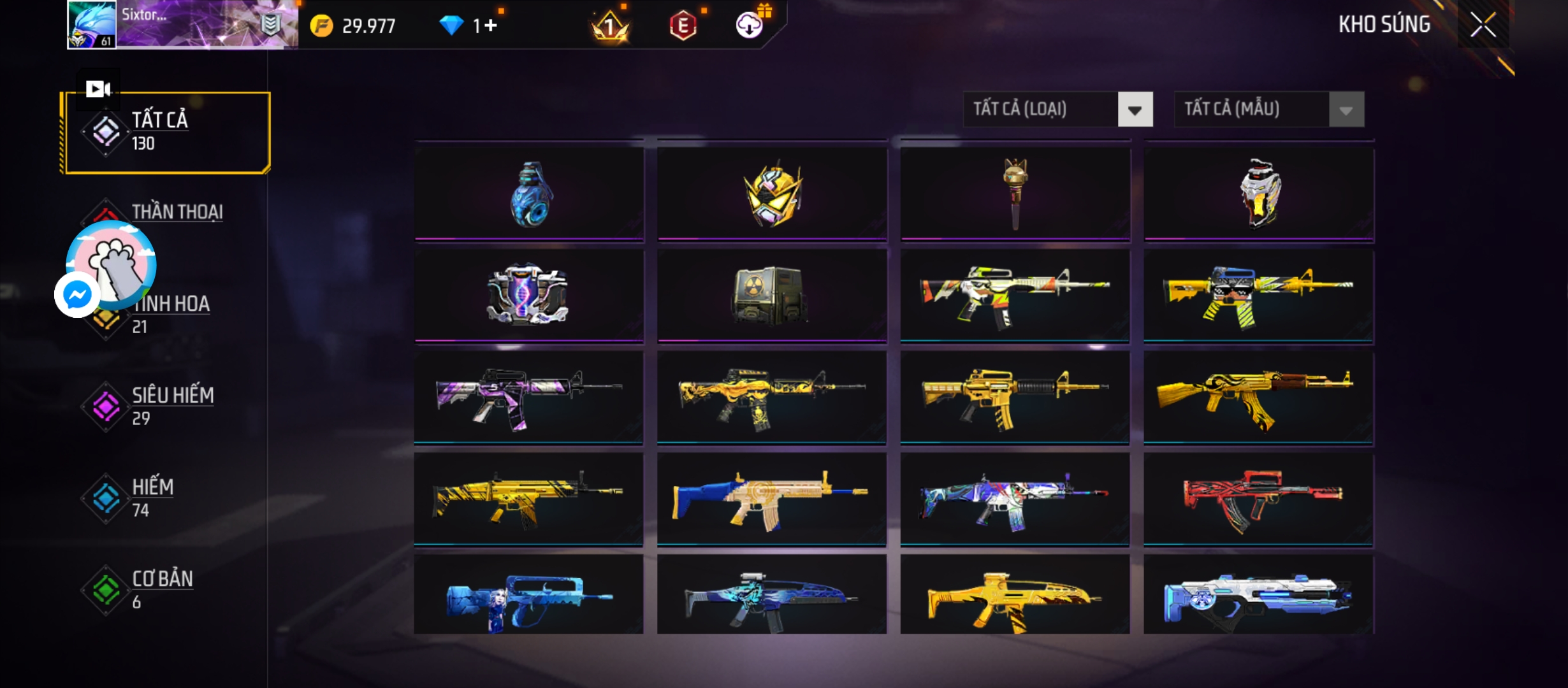Screen dimensions: 1568x688
Task: Switch to the Thần Thoại tab
Action: tap(177, 212)
